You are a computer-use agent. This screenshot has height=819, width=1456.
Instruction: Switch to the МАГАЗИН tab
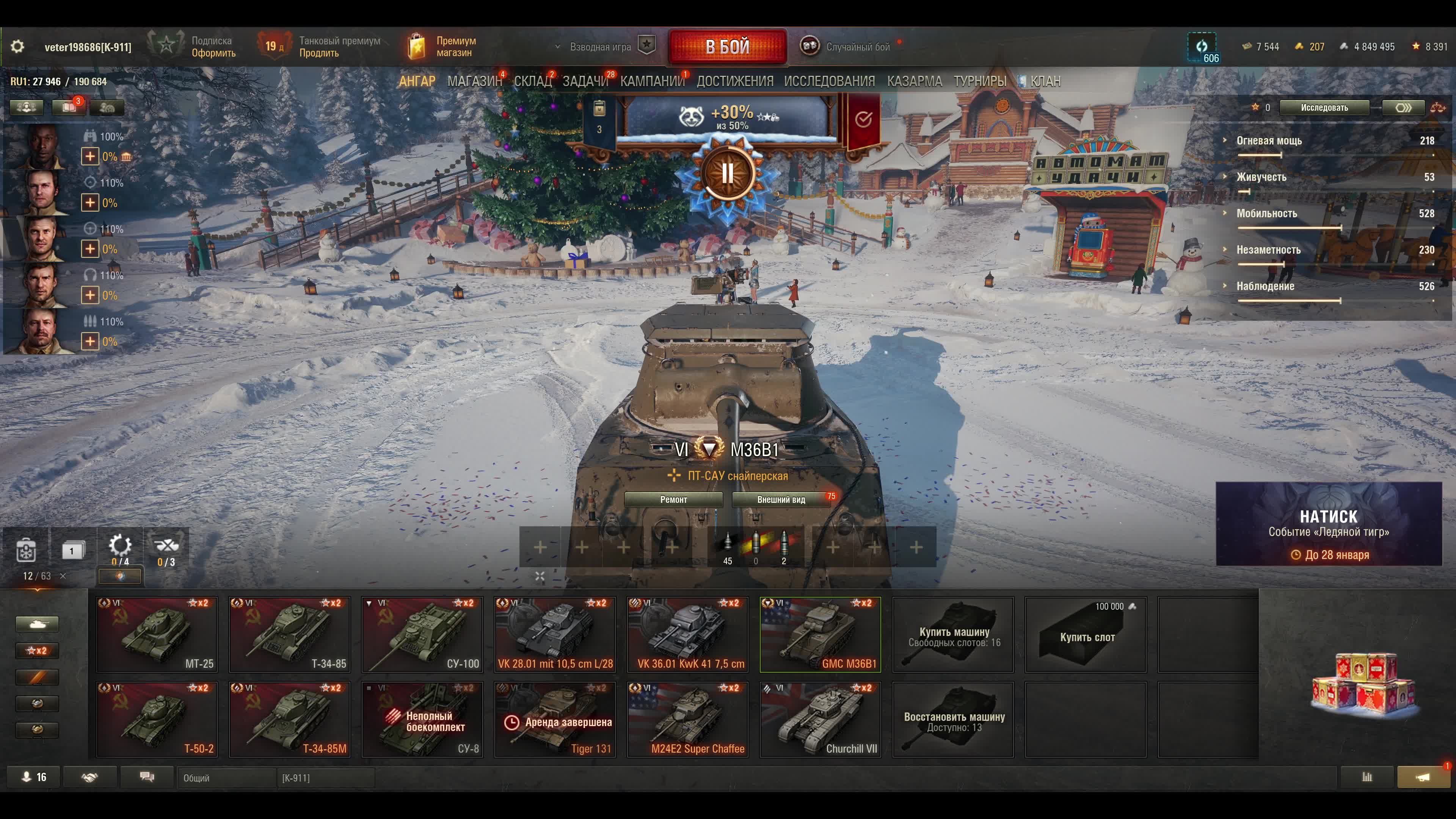point(474,82)
